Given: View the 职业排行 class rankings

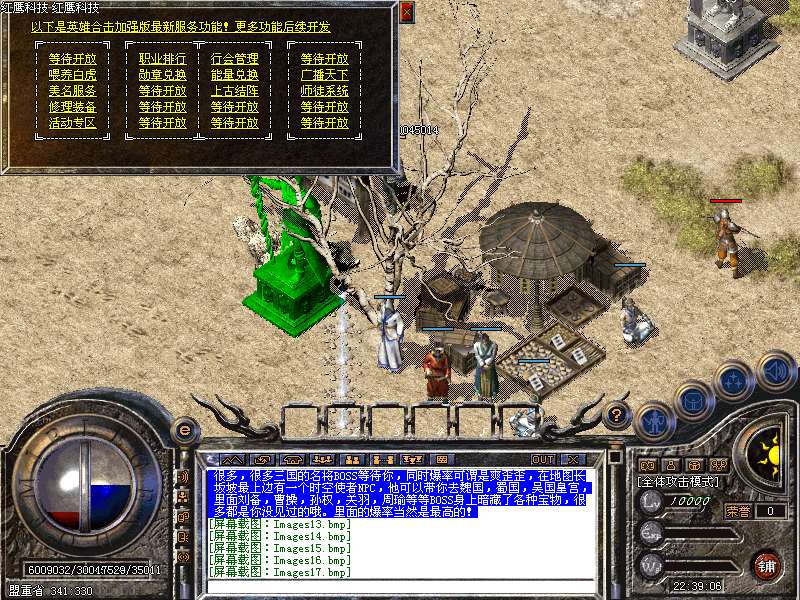Looking at the screenshot, I should tap(162, 59).
